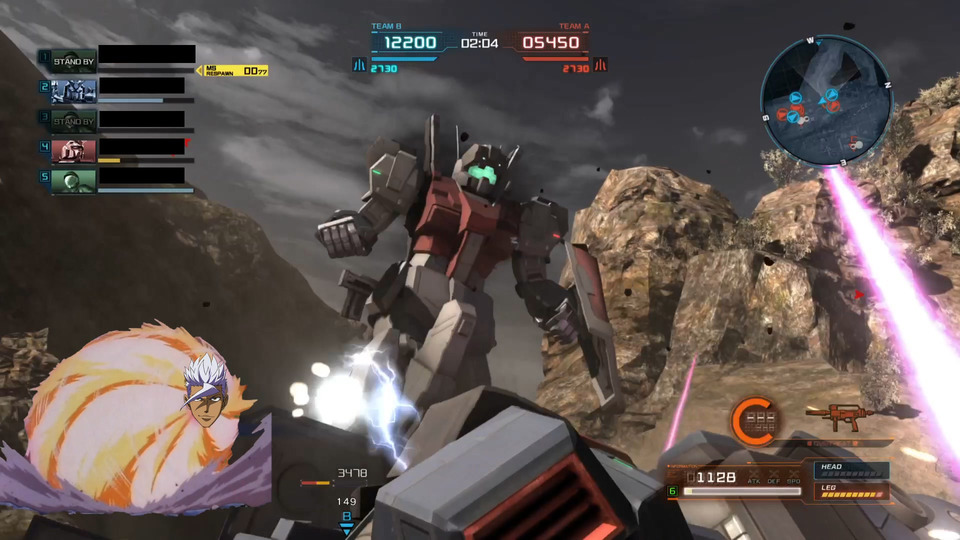Choose squad slot 1 marked STAND BY

[x=73, y=60]
